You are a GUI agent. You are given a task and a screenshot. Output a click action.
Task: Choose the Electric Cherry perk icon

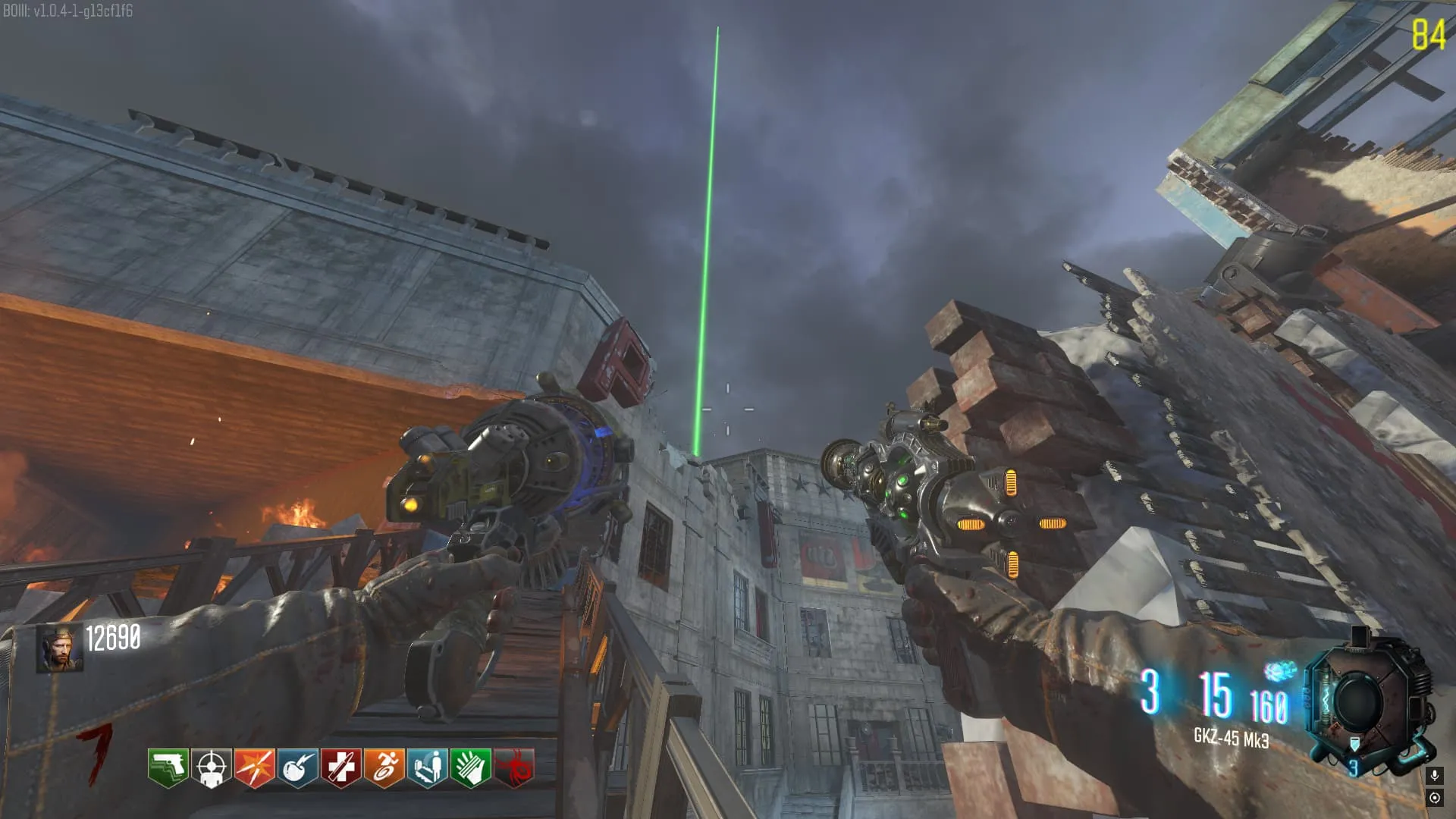297,767
